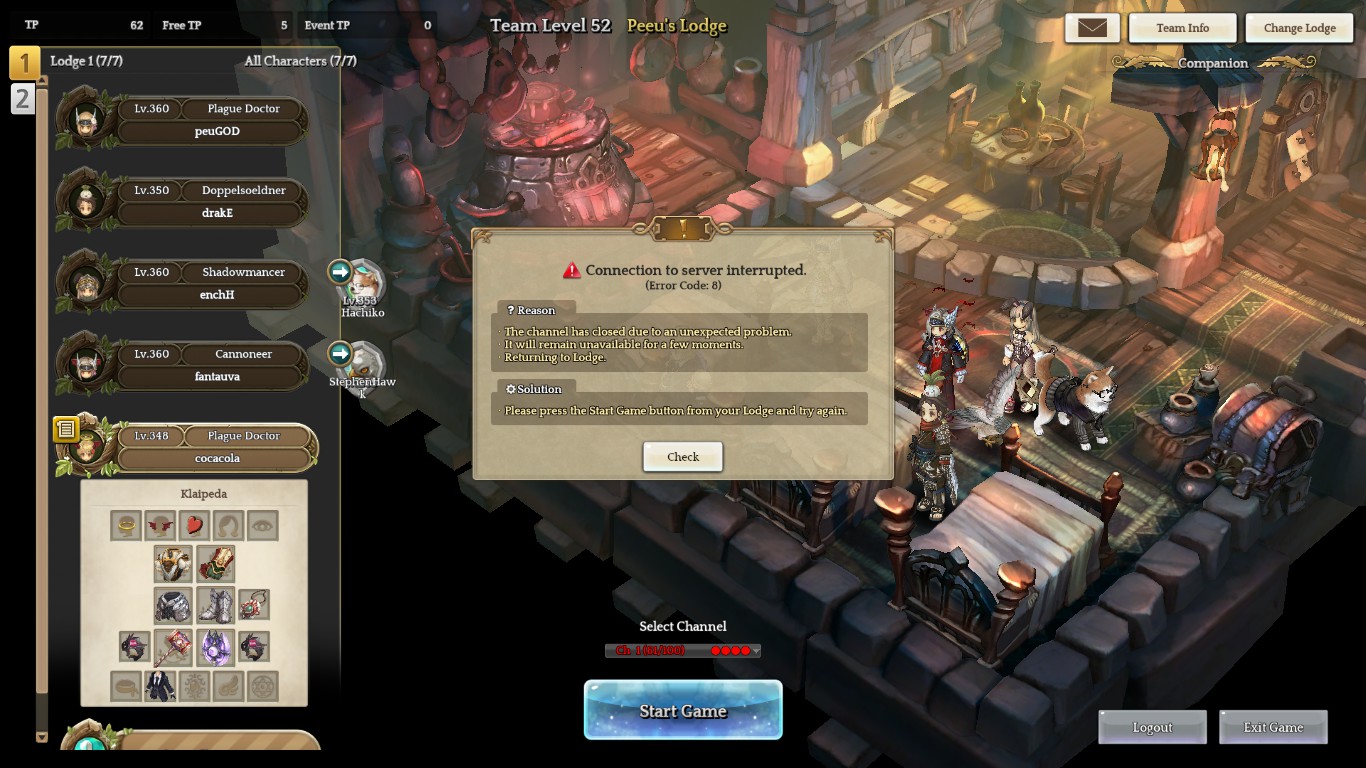Log out using the Logout button
Viewport: 1366px width, 768px height.
coord(1152,728)
